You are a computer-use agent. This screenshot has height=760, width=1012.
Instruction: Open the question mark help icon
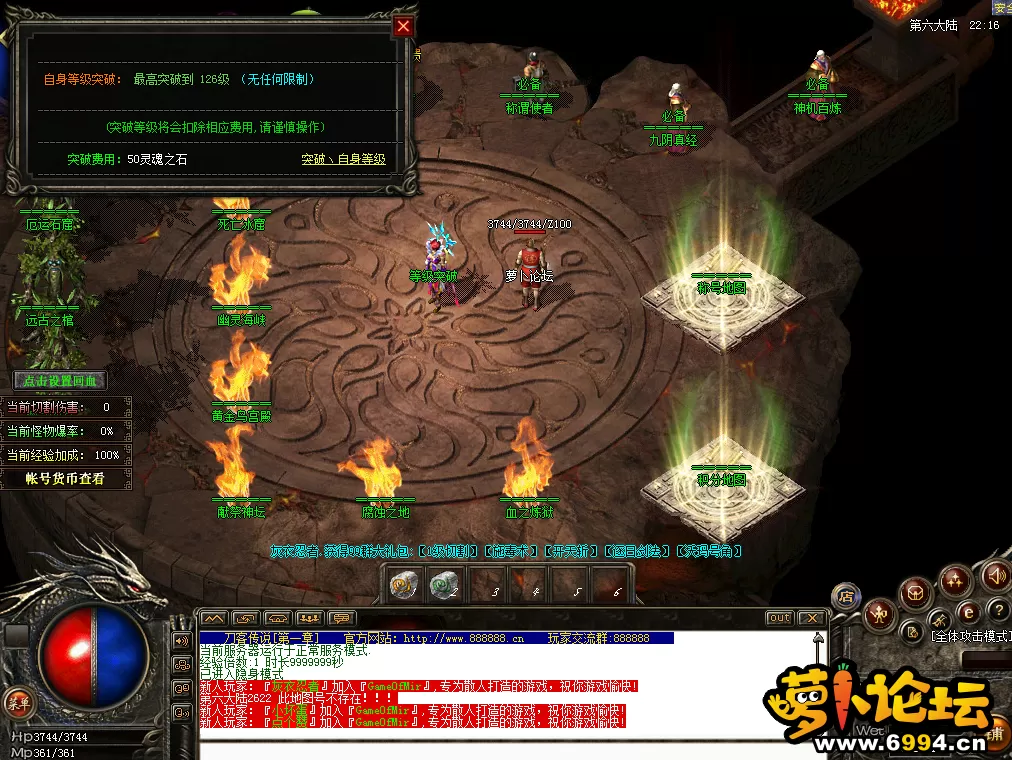point(997,610)
